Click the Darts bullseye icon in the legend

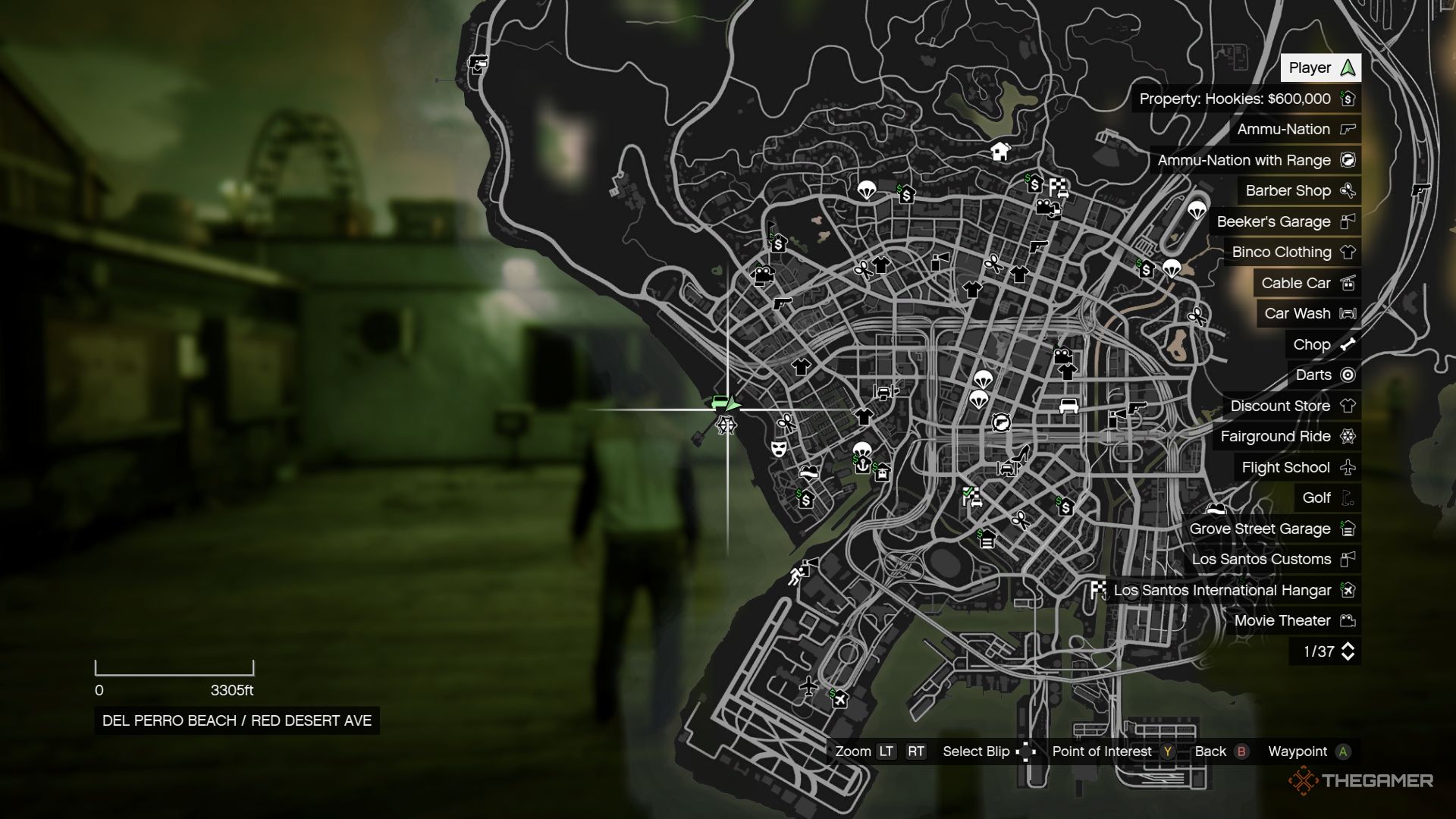coord(1349,375)
